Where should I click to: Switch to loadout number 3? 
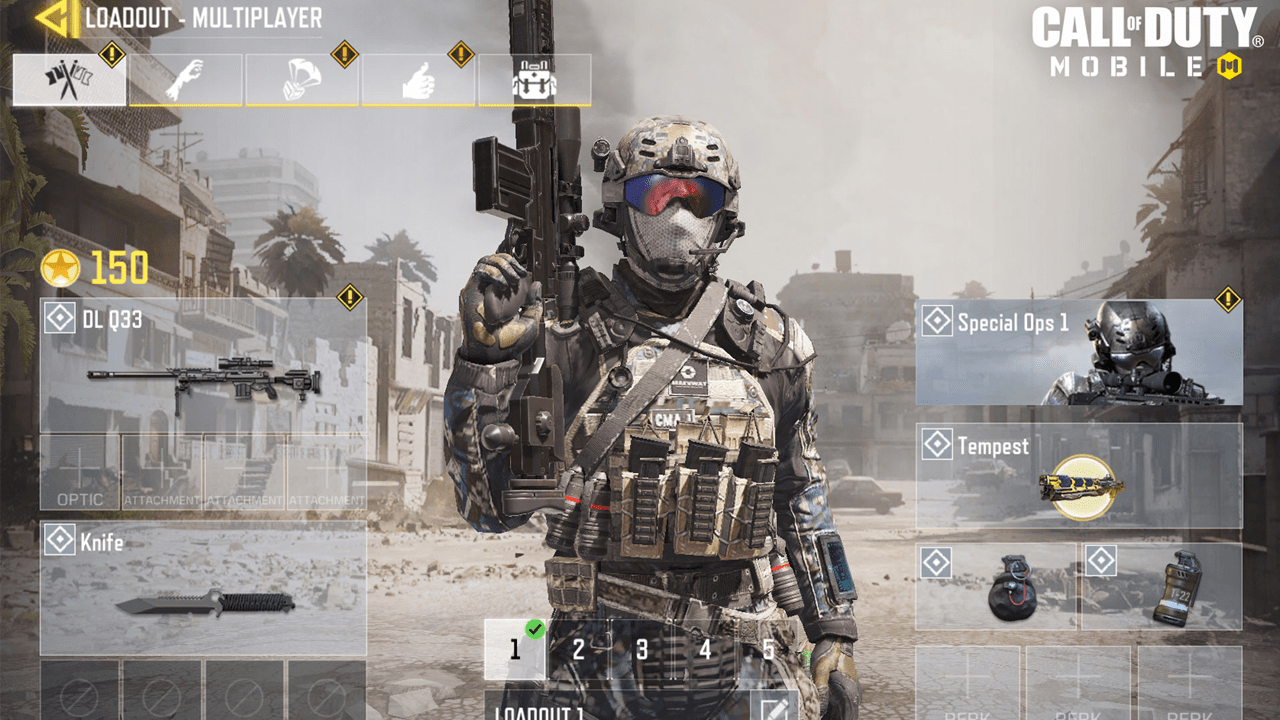tap(642, 650)
